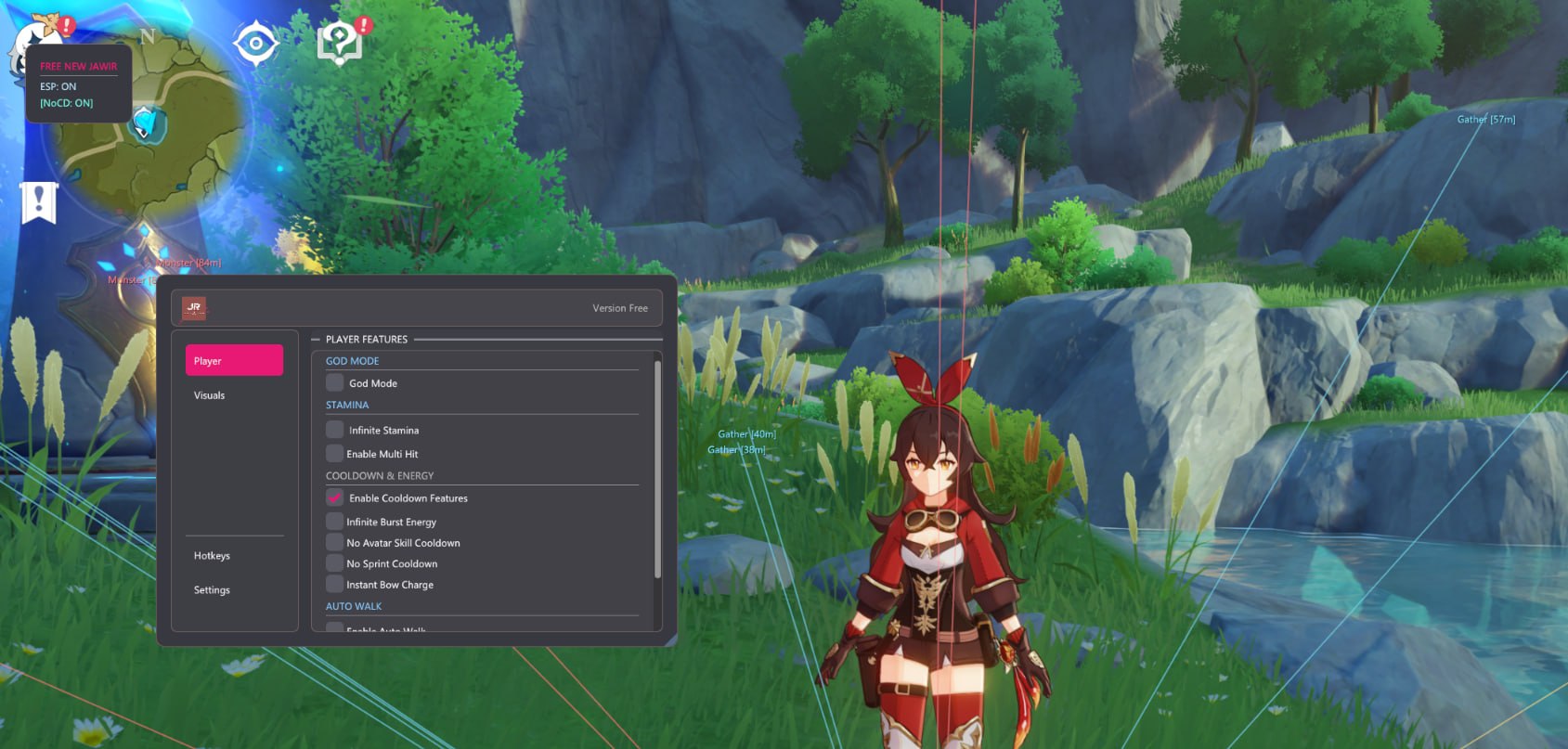Enable No Sprint Cooldown option

(x=335, y=563)
